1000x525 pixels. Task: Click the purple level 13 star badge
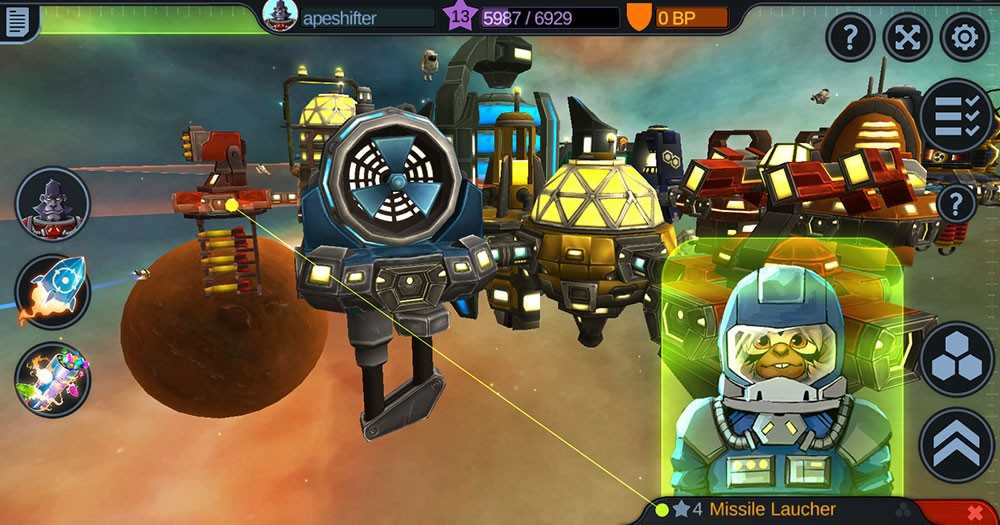(460, 16)
